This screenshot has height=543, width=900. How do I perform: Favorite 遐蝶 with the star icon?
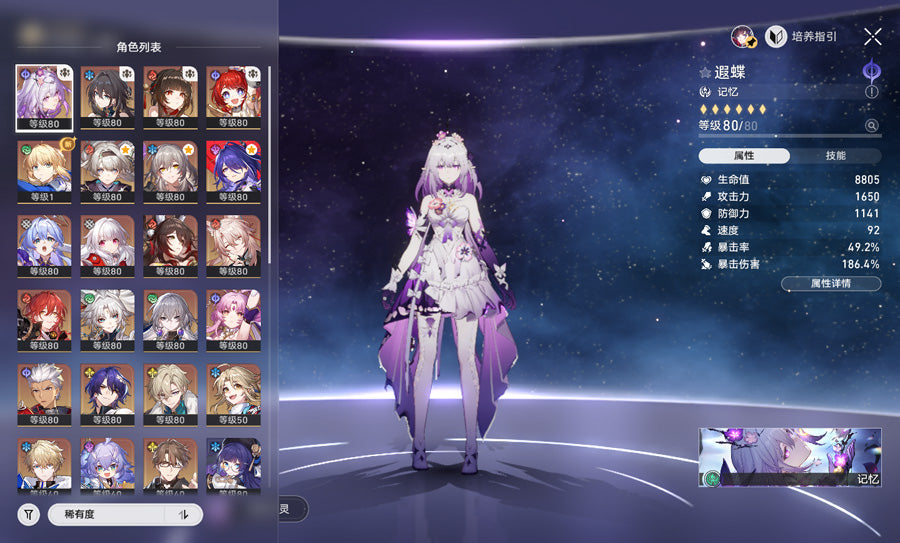[x=705, y=73]
